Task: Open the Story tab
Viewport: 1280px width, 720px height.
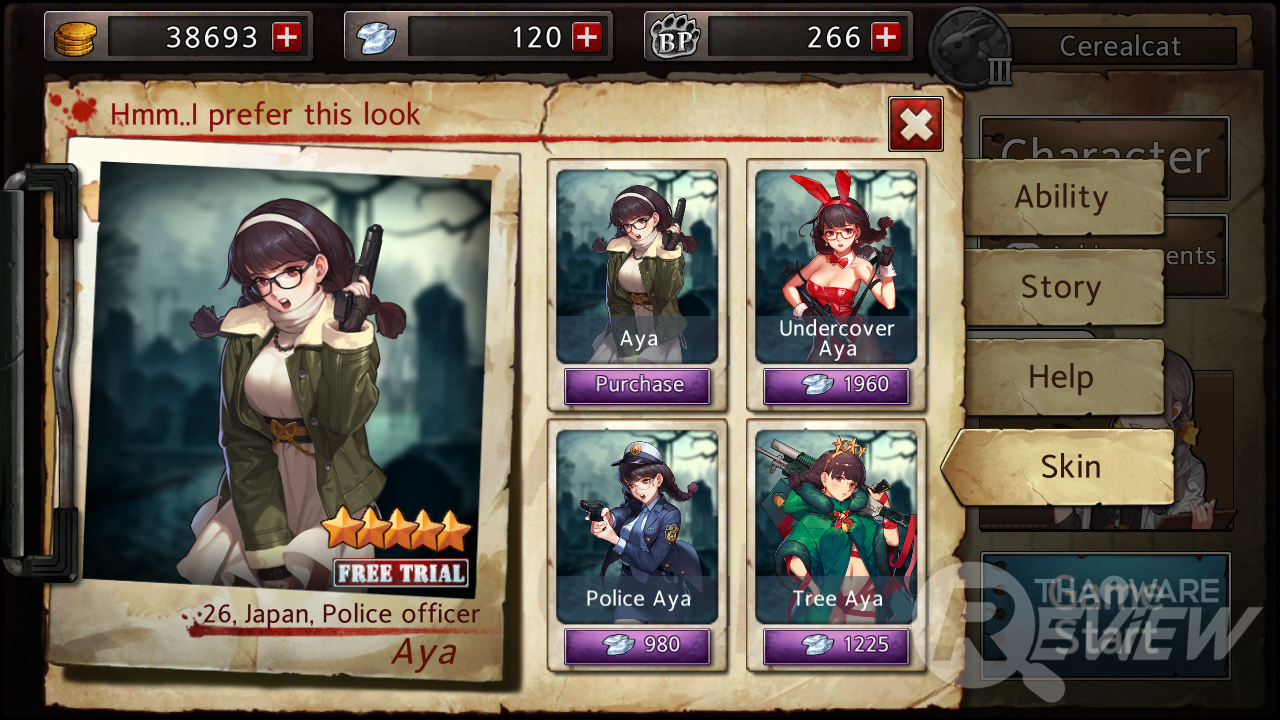Action: tap(1062, 287)
